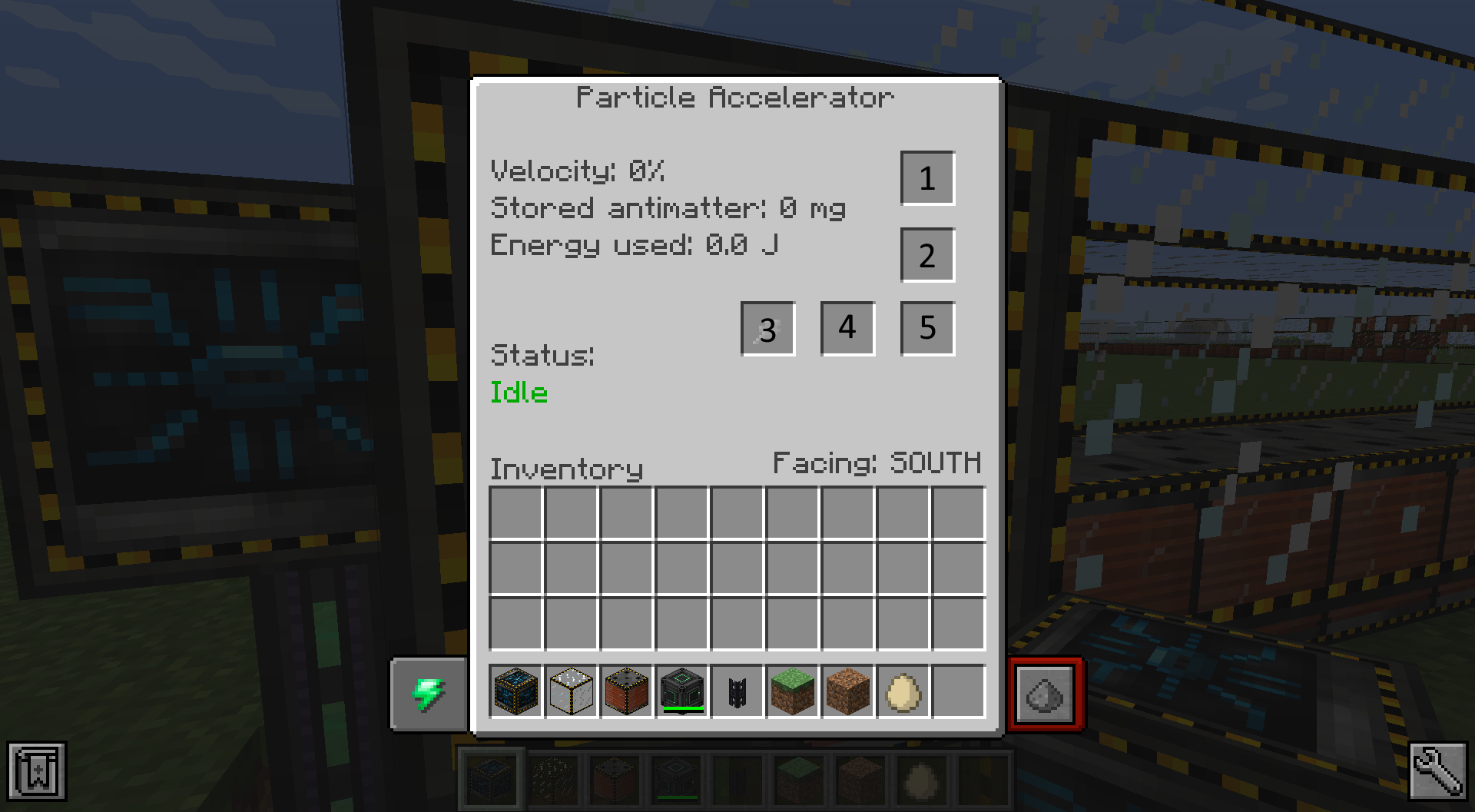Grab the grass block from the hotbar
1475x812 pixels.
point(792,692)
